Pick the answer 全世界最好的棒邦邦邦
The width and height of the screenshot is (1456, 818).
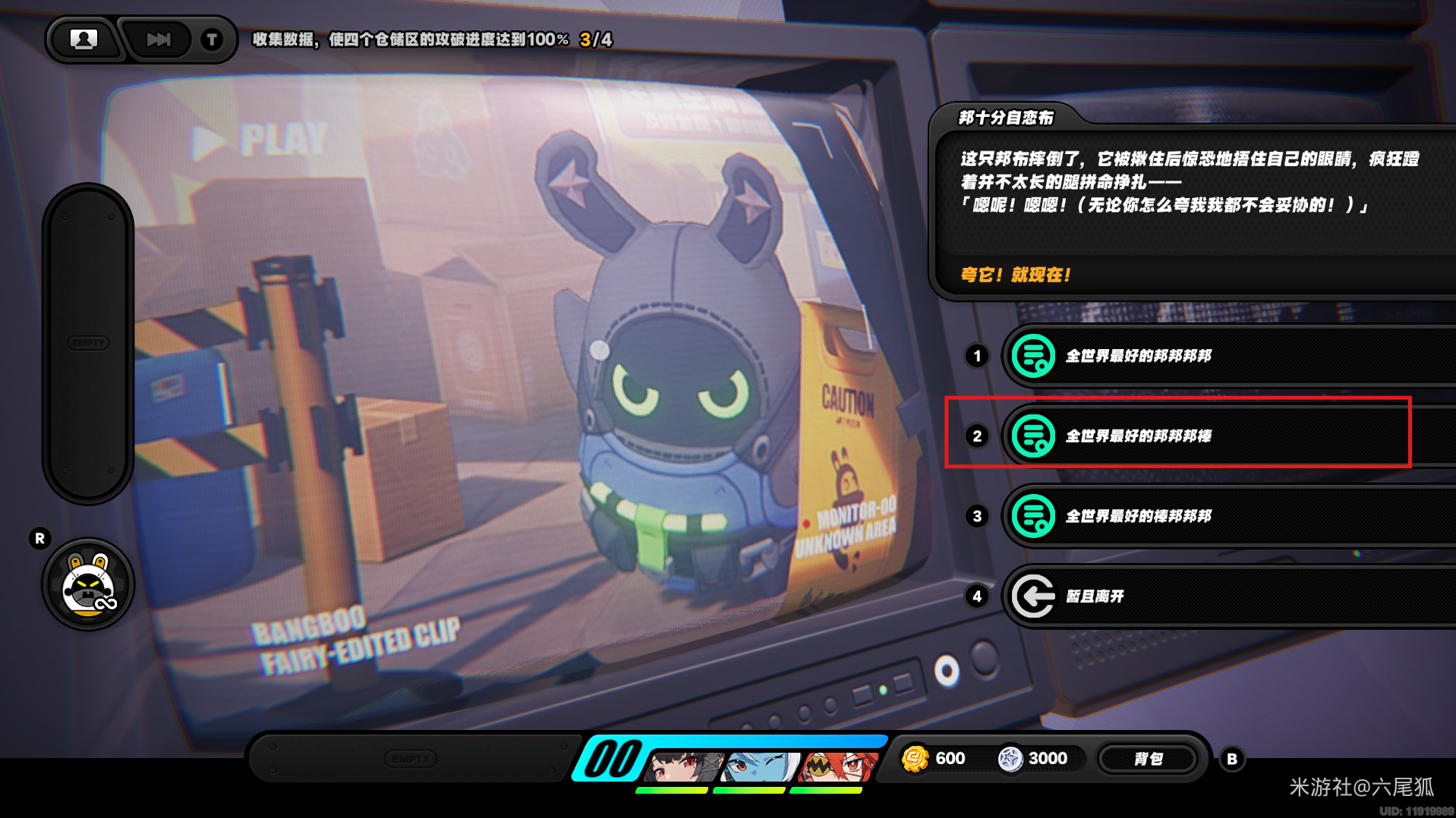tap(1215, 517)
